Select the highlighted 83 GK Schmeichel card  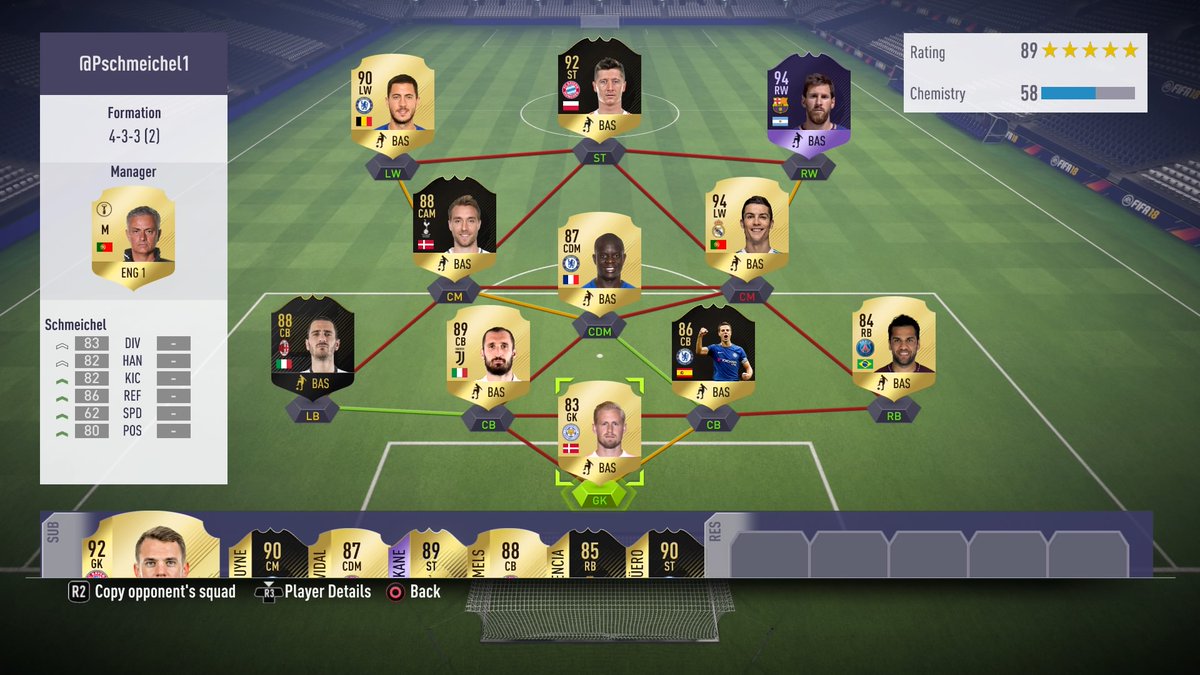click(x=599, y=429)
